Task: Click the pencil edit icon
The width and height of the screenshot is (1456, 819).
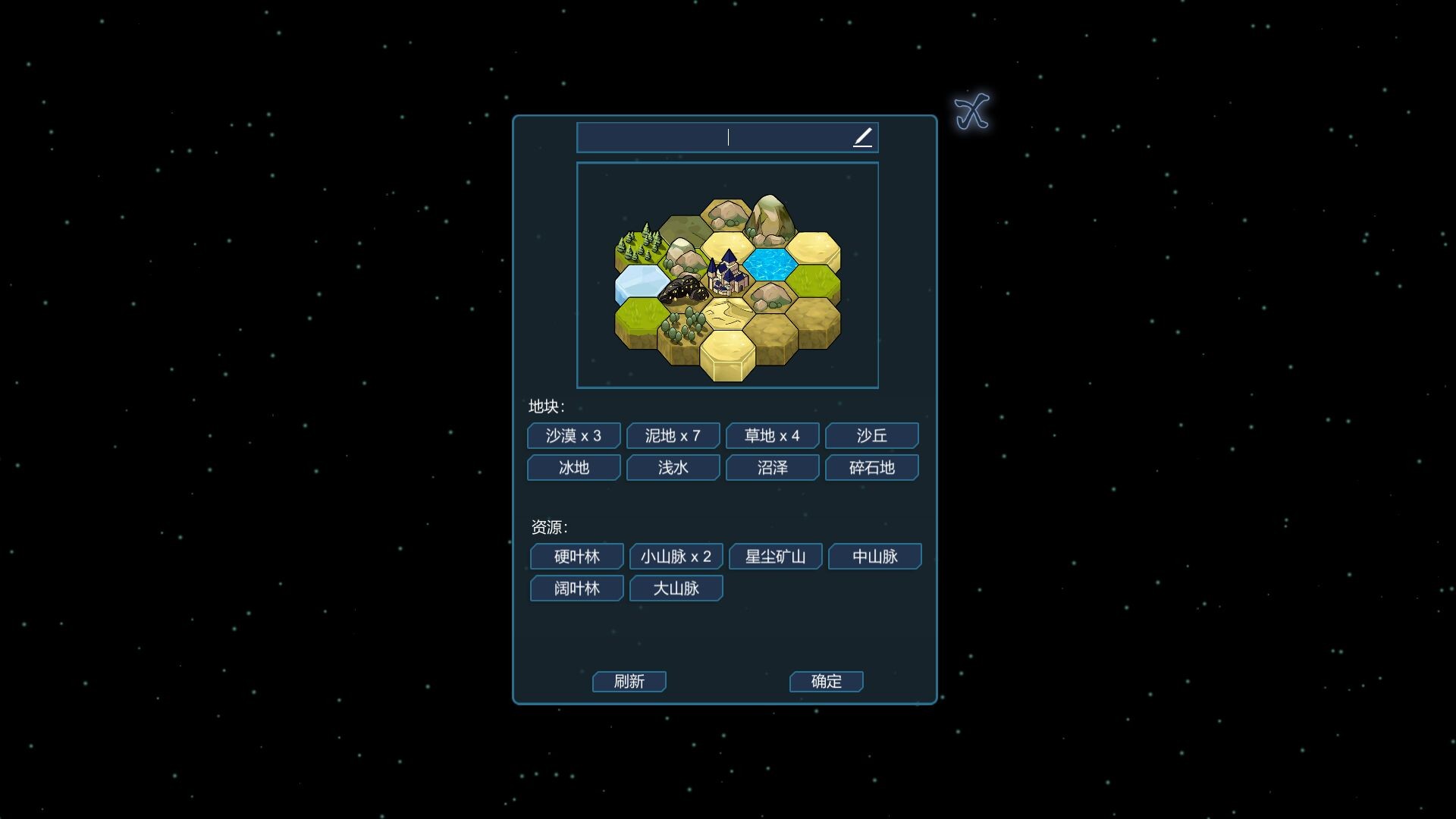Action: coord(862,137)
